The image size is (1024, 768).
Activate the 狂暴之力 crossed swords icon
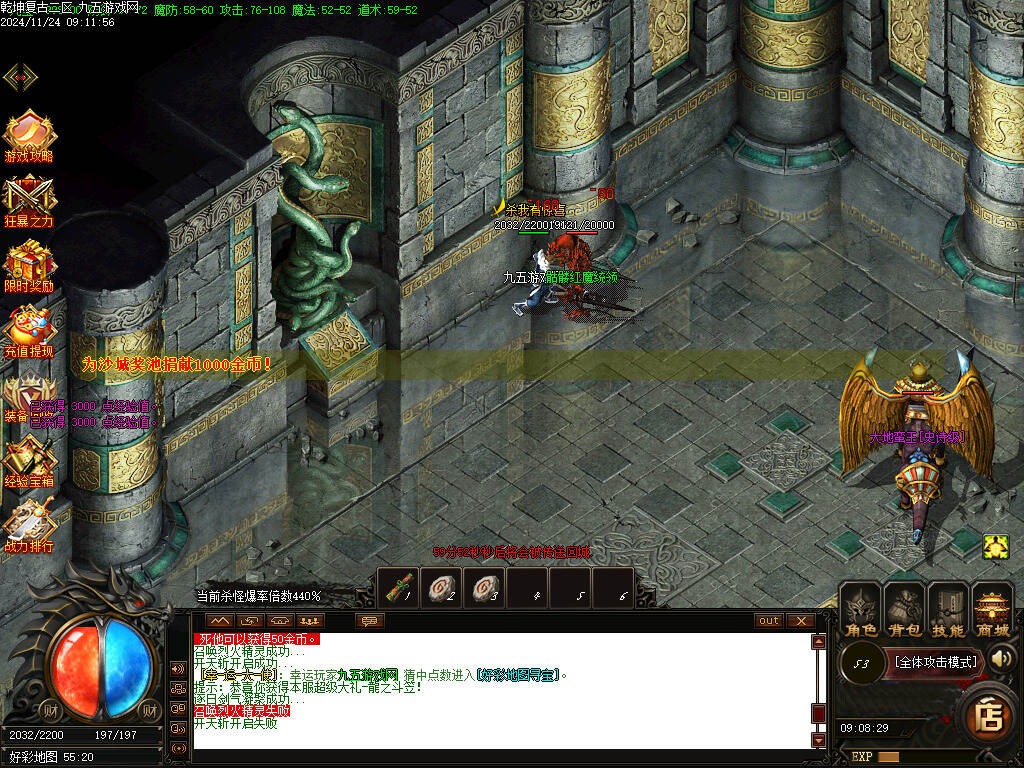29,199
